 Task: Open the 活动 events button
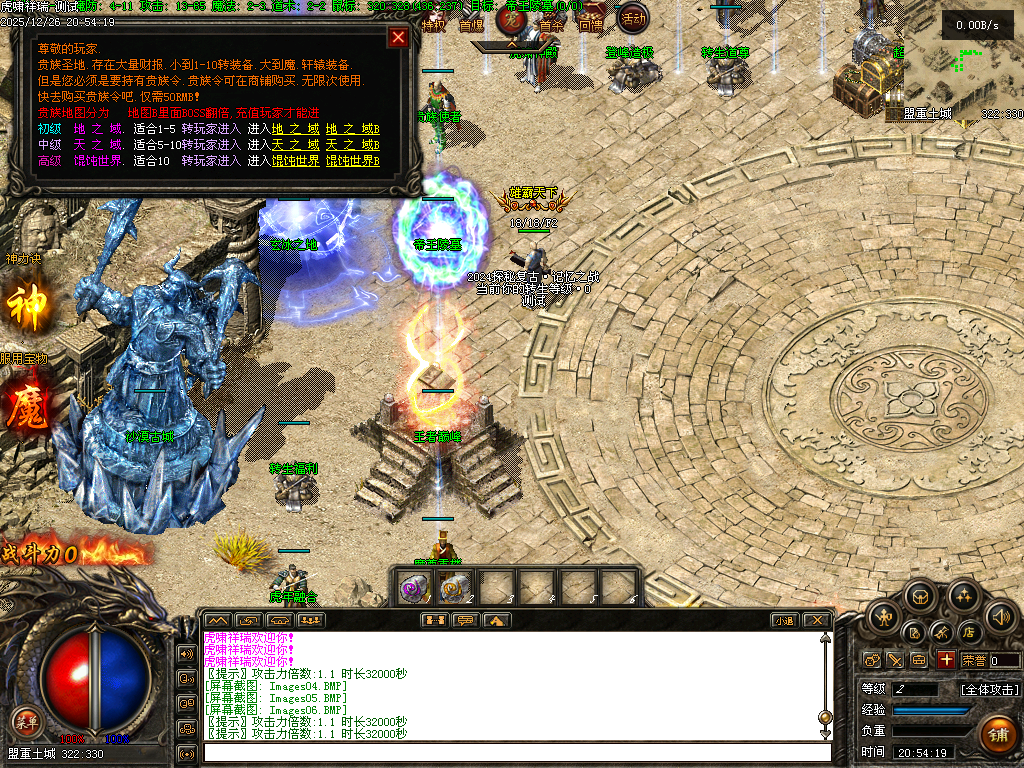click(631, 17)
